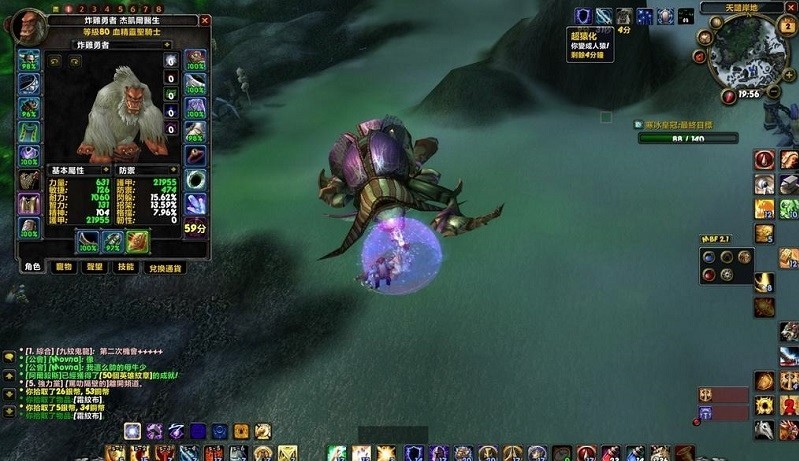Switch to the 寵物 (Pet) tab

tap(64, 267)
